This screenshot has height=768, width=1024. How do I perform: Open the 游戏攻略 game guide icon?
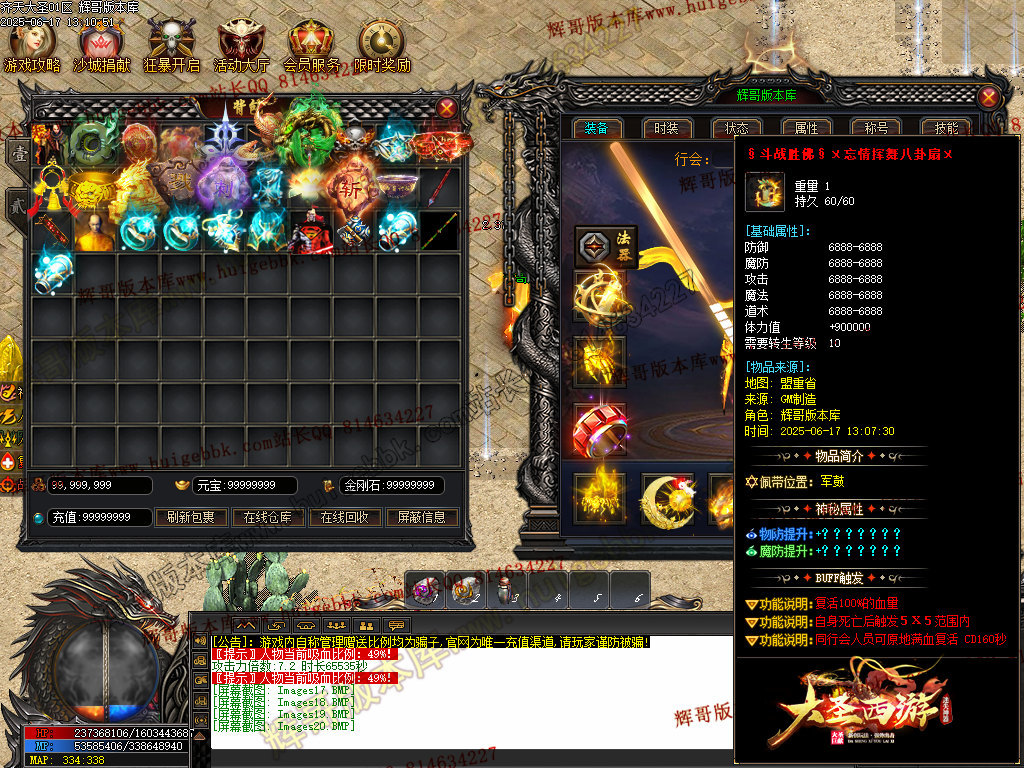(x=32, y=46)
